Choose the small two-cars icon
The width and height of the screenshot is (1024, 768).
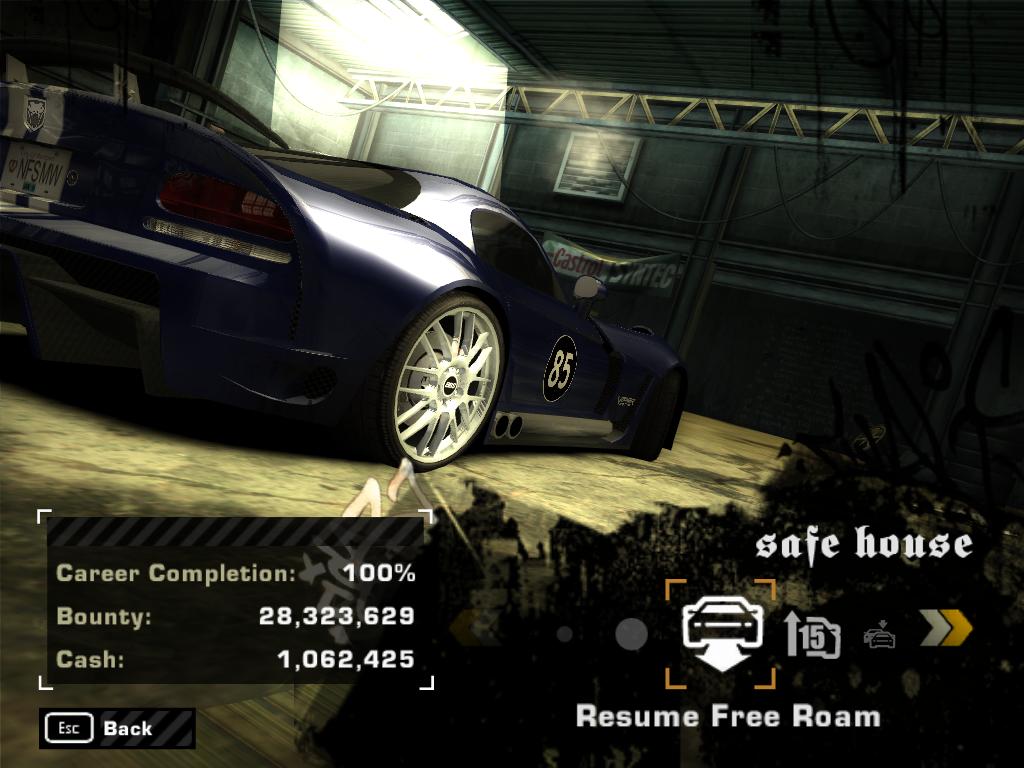click(x=879, y=635)
